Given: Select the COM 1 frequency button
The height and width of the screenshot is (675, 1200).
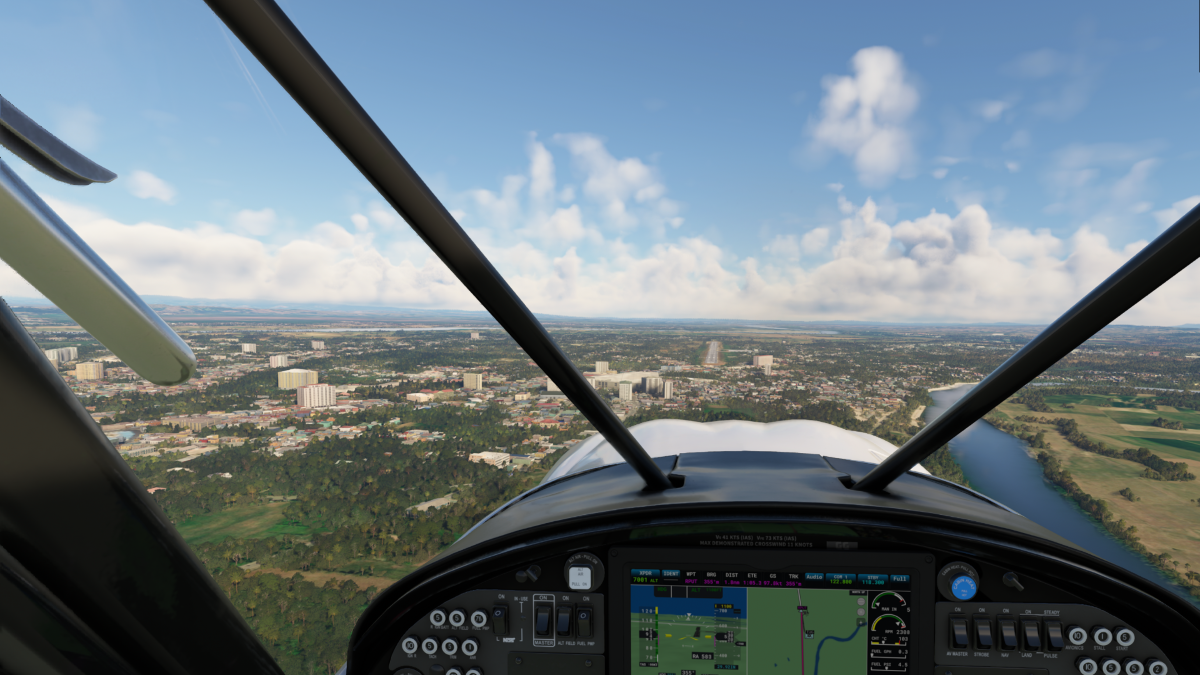Looking at the screenshot, I should coord(841,578).
